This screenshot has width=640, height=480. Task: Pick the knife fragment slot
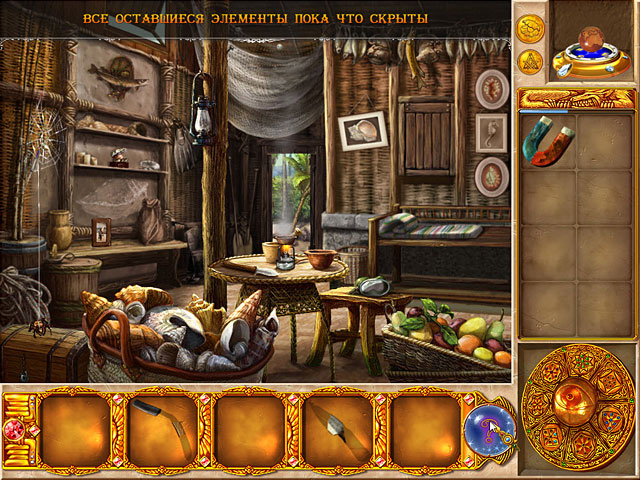pyautogui.click(x=335, y=427)
